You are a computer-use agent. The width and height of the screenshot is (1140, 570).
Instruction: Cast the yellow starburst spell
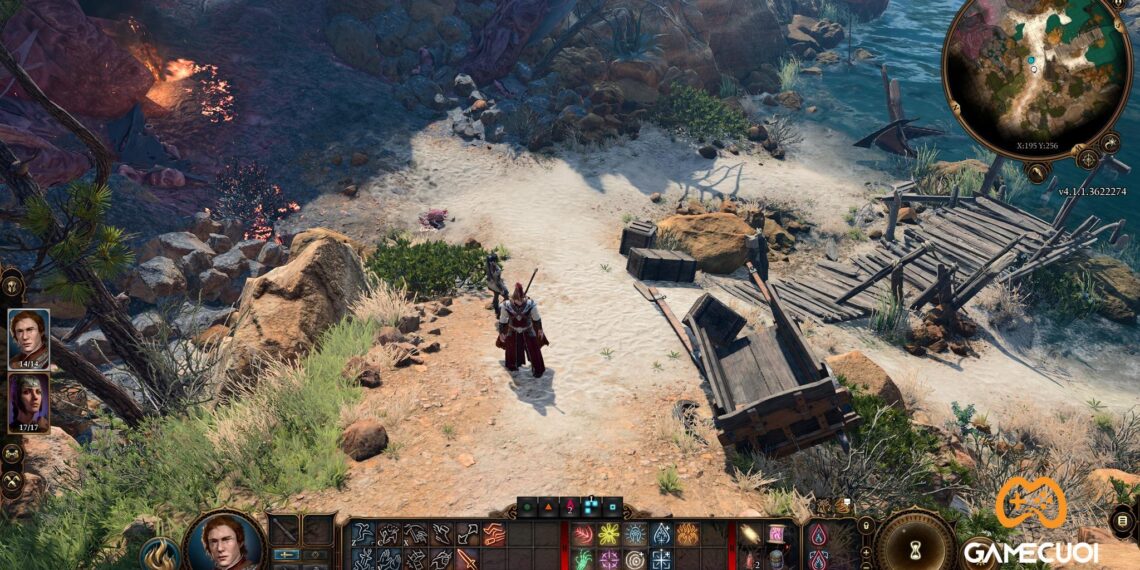tap(608, 535)
